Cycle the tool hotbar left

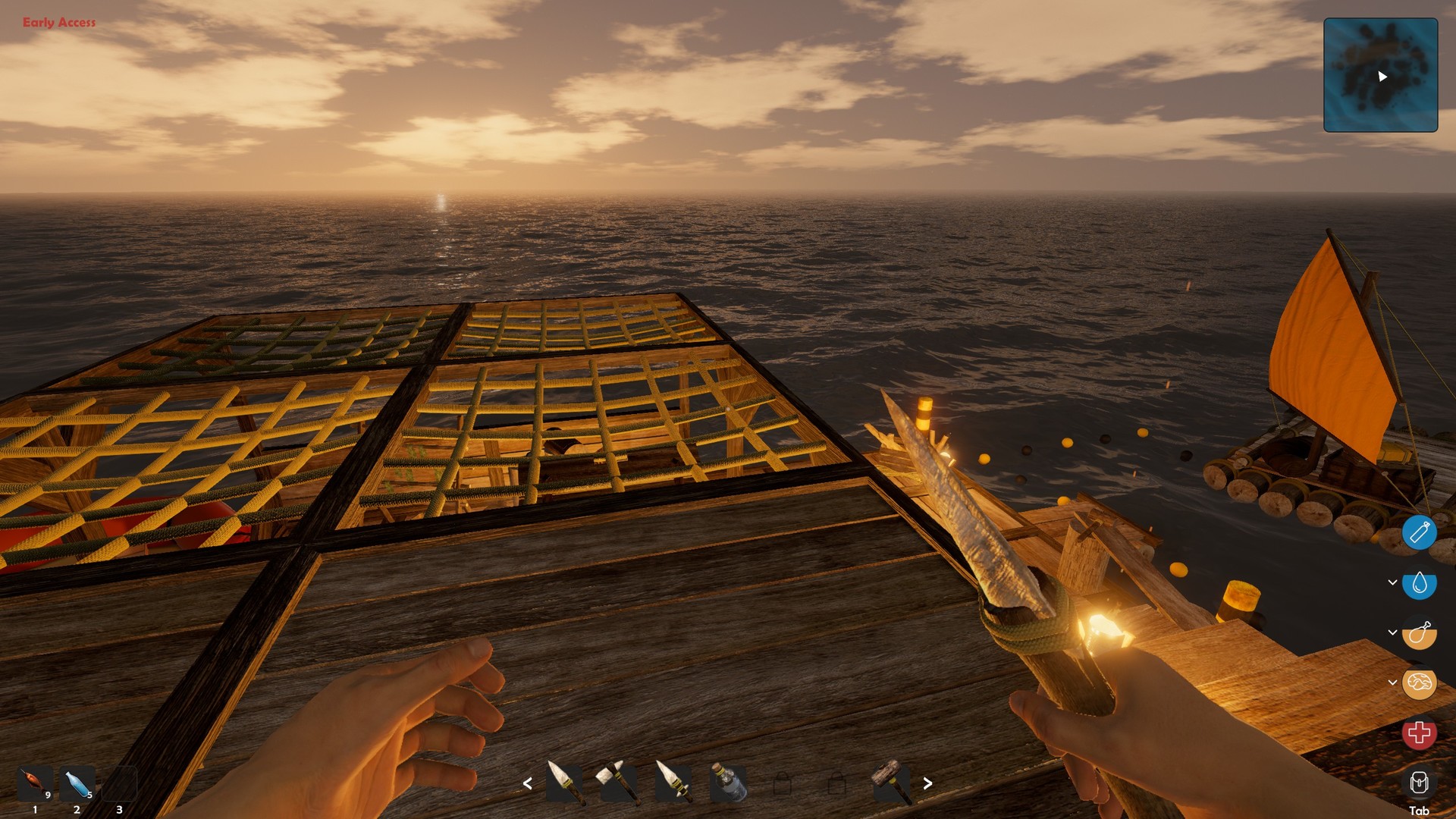pyautogui.click(x=528, y=783)
